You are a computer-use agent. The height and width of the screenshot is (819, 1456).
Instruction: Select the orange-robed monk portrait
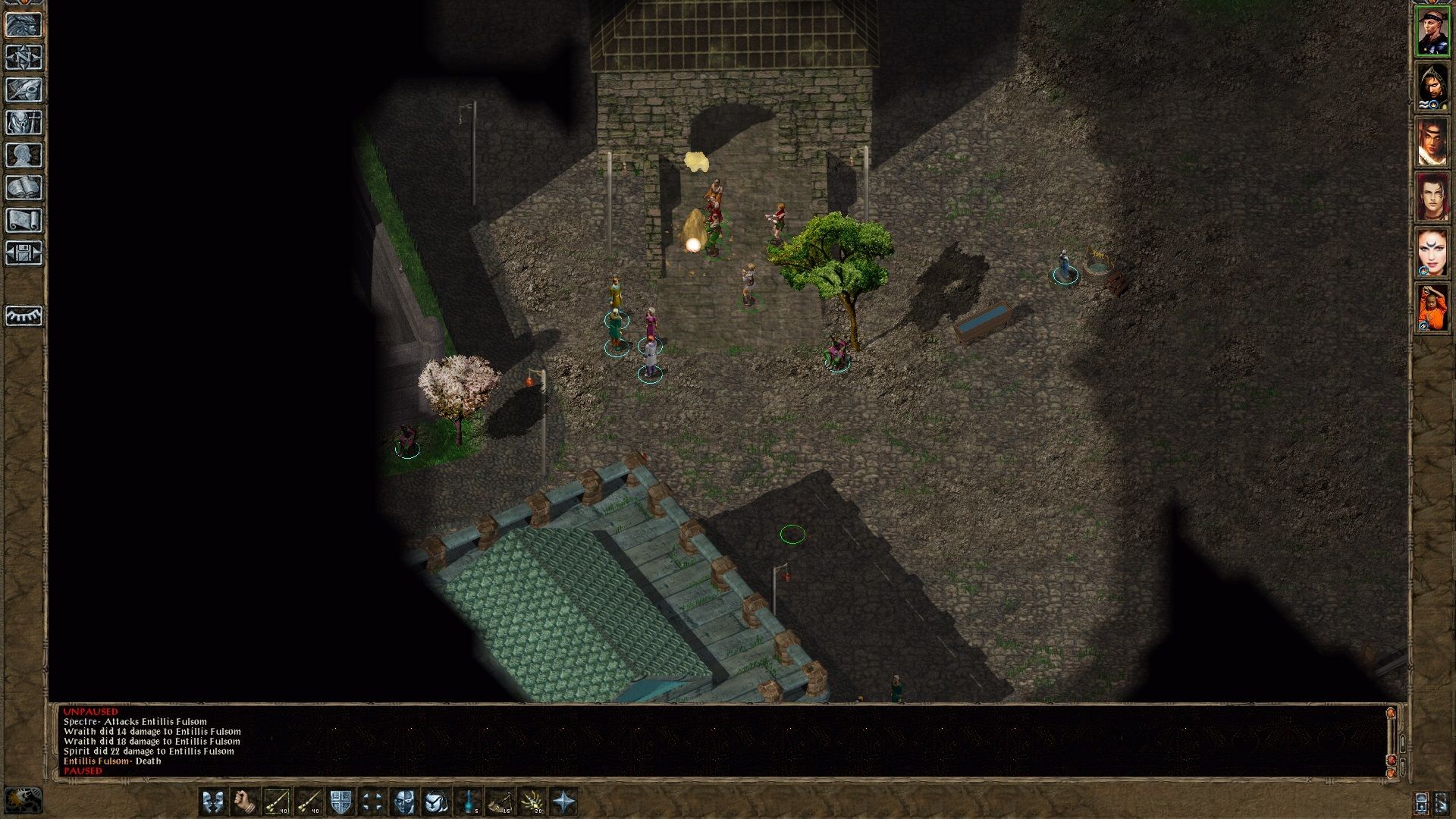tap(1432, 308)
